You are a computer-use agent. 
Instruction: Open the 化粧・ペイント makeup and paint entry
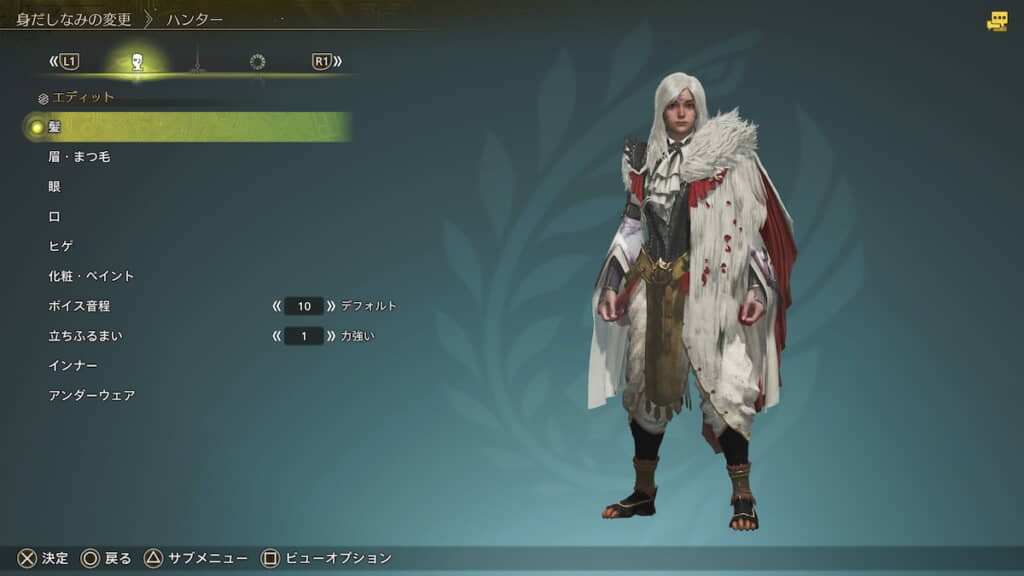coord(91,276)
